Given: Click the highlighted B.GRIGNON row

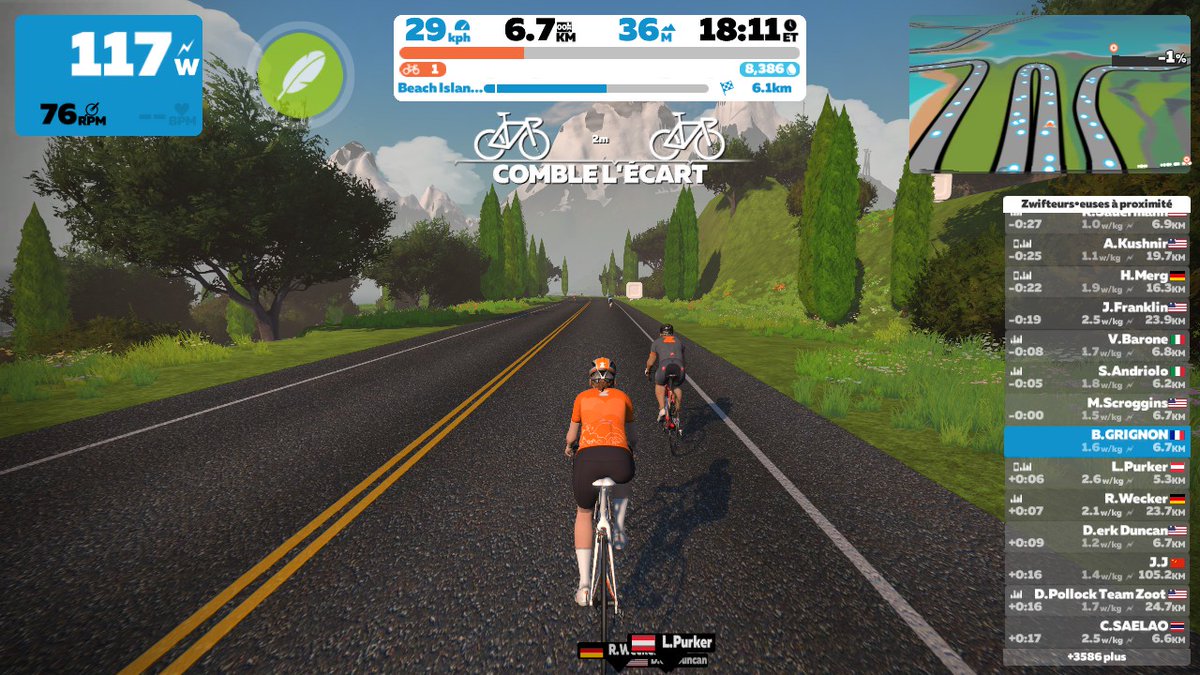Looking at the screenshot, I should point(1097,441).
